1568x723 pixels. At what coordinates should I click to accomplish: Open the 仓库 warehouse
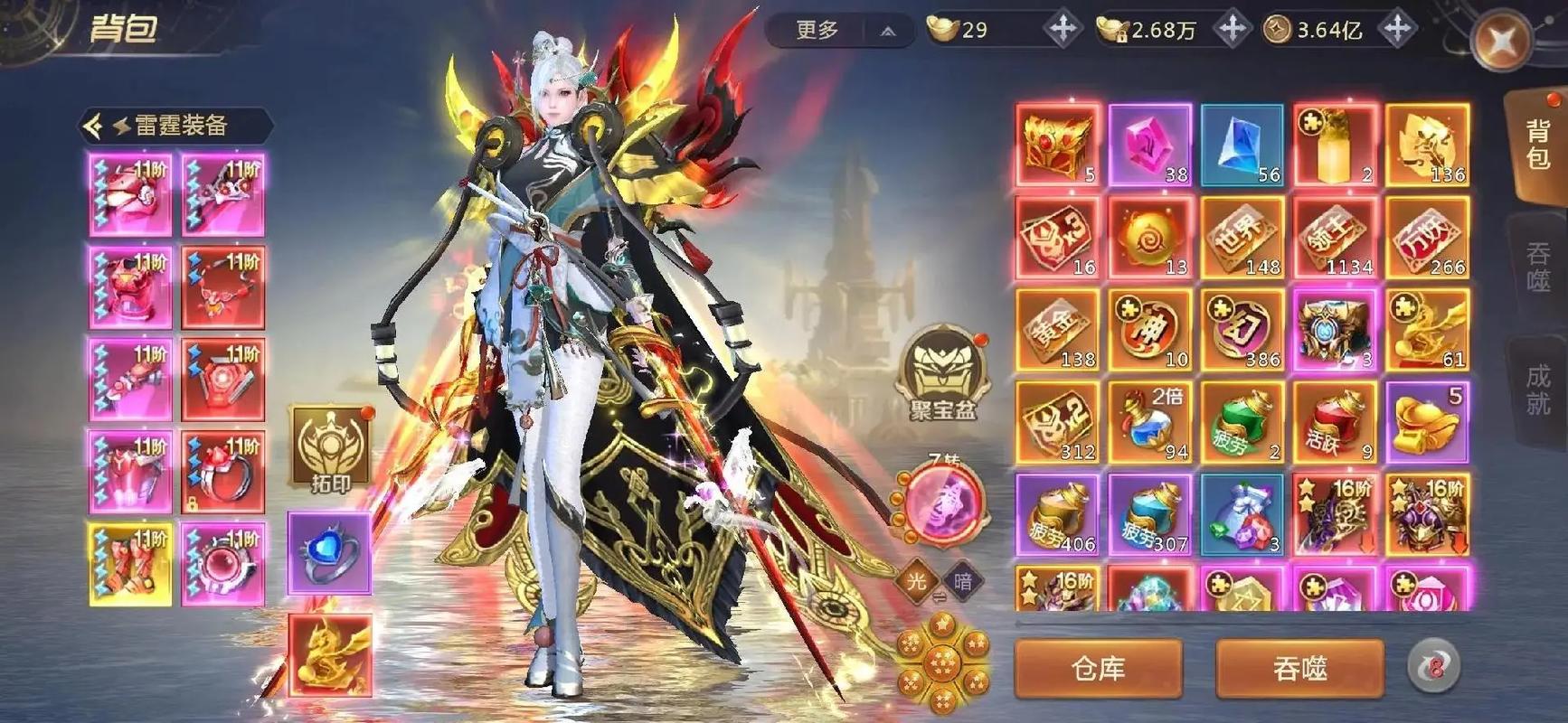click(x=1098, y=669)
